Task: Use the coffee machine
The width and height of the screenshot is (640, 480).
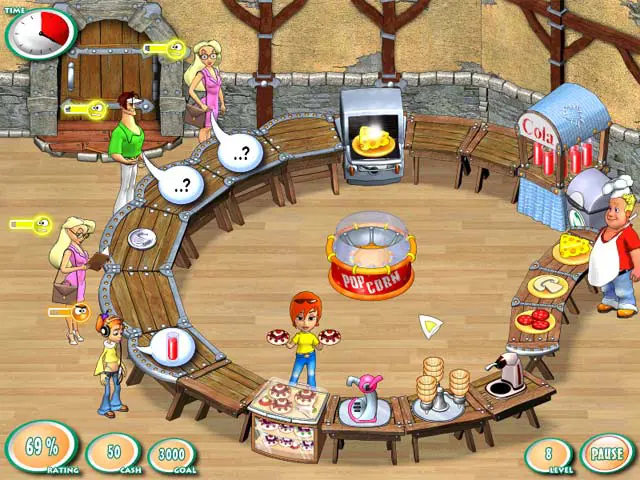Action: click(509, 375)
